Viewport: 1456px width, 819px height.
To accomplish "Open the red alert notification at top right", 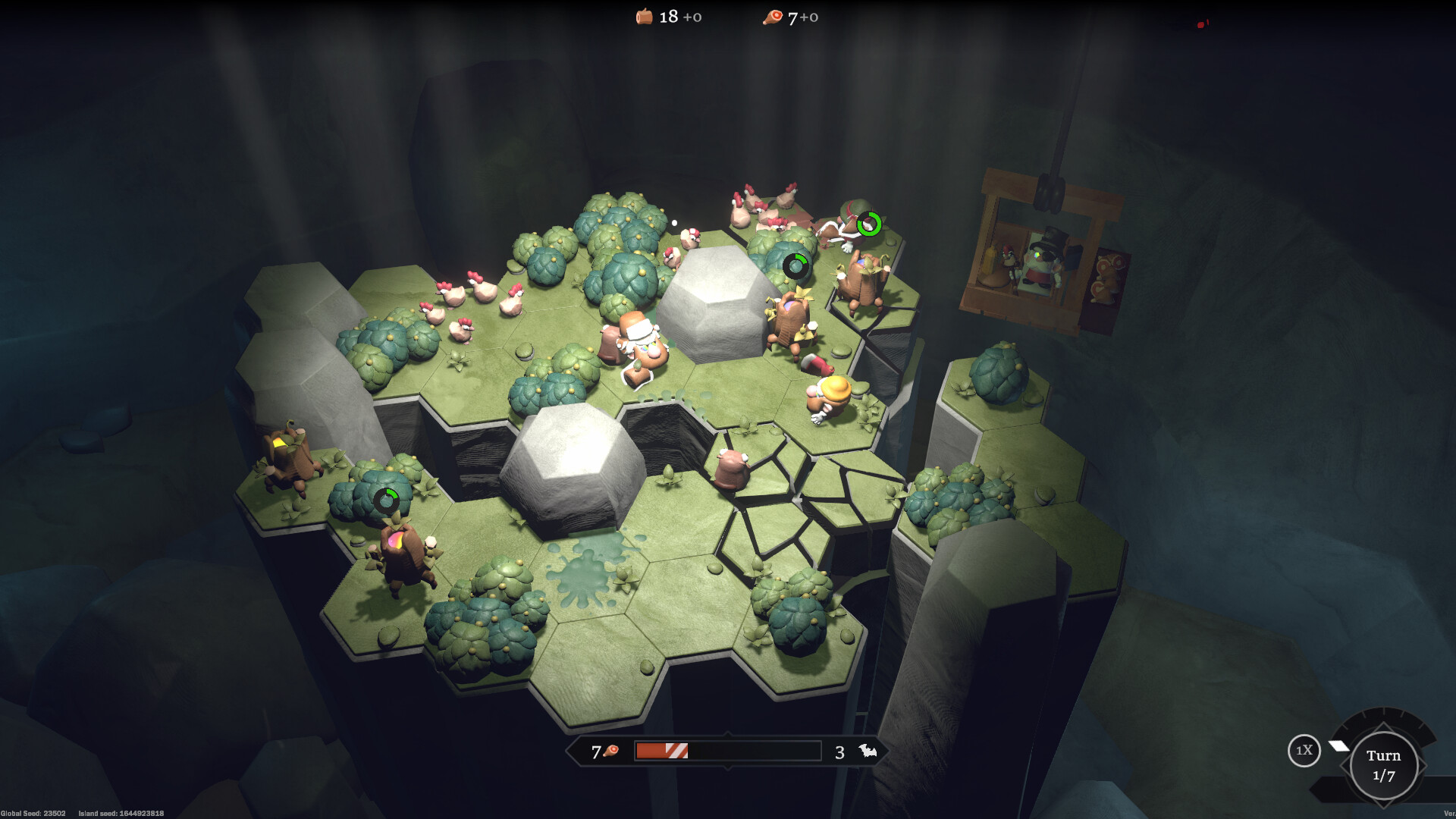I will point(1200,23).
